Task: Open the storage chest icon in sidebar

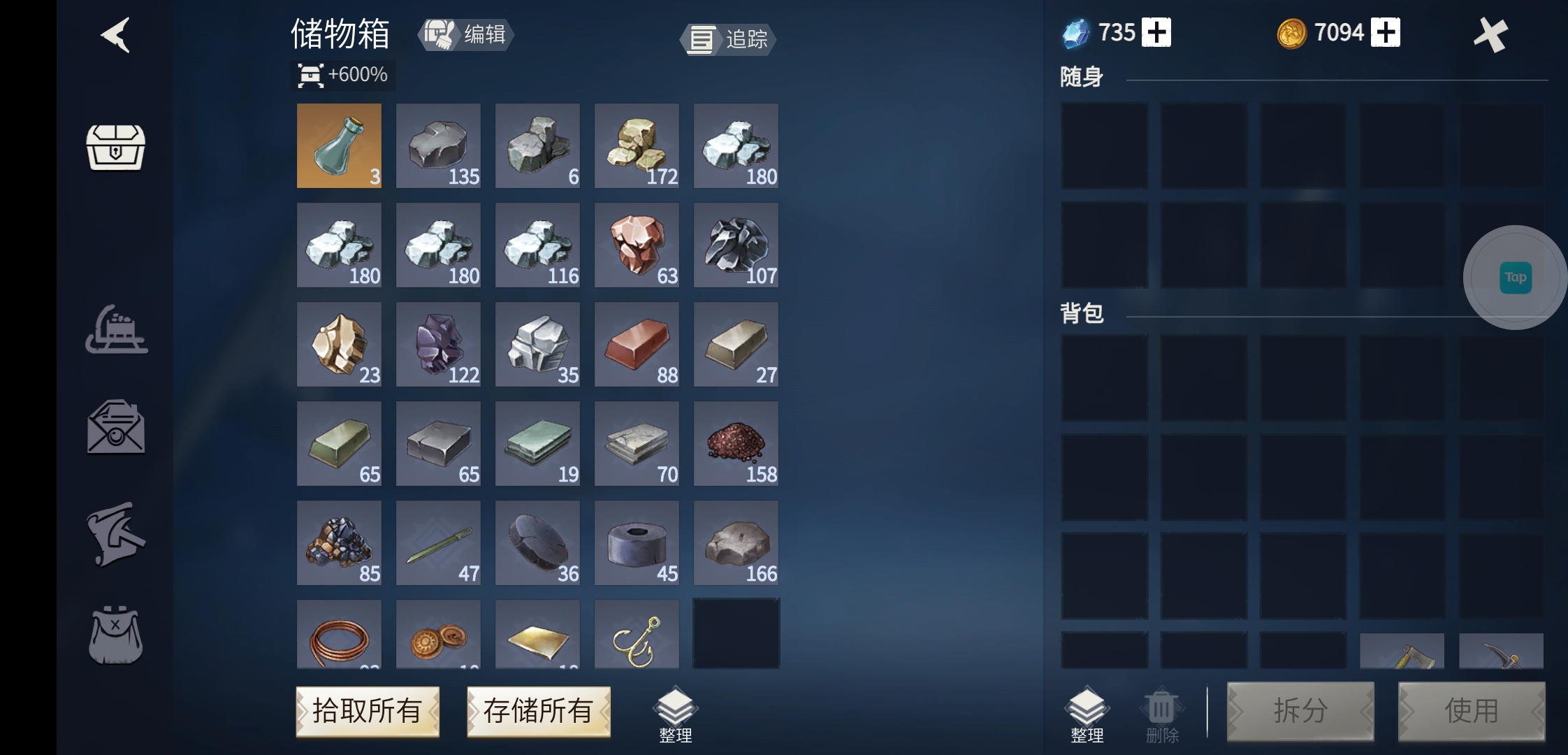Action: click(115, 147)
